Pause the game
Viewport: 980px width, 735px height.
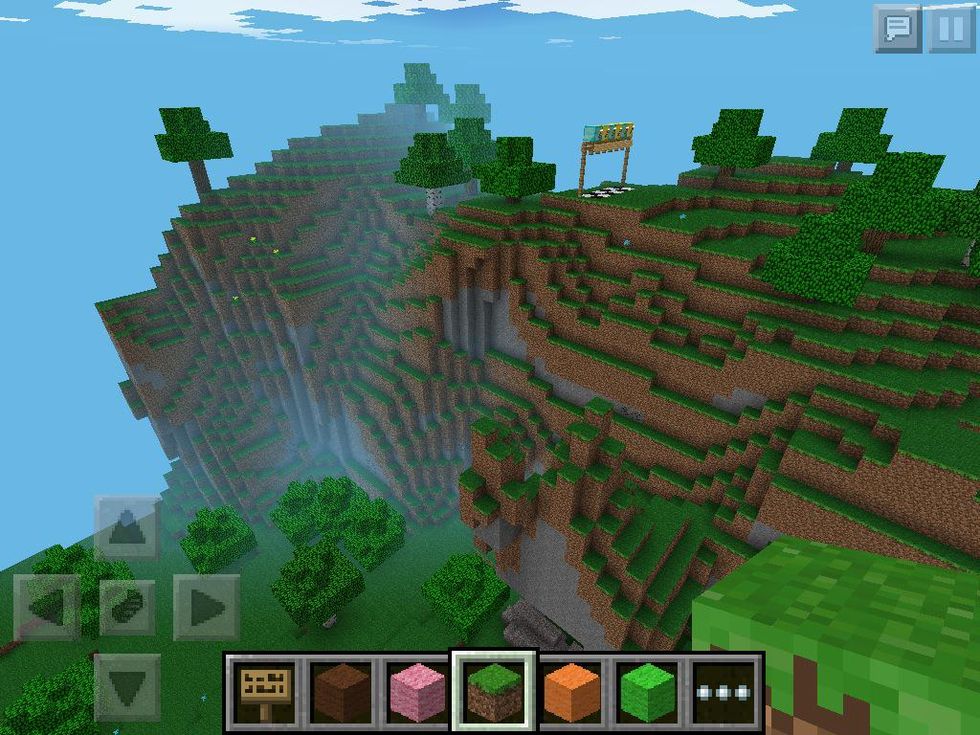pos(950,29)
